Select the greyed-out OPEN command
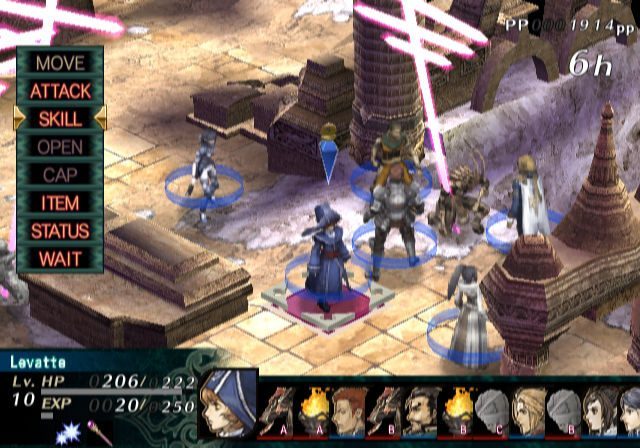640x448 pixels. (60, 146)
